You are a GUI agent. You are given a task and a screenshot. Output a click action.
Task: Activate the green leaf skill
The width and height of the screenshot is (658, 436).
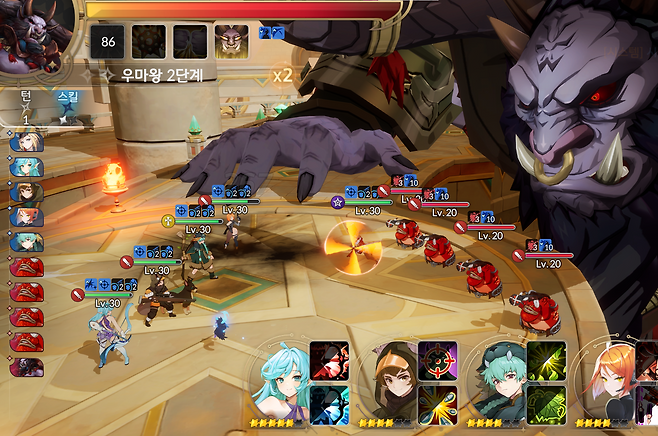(546, 405)
